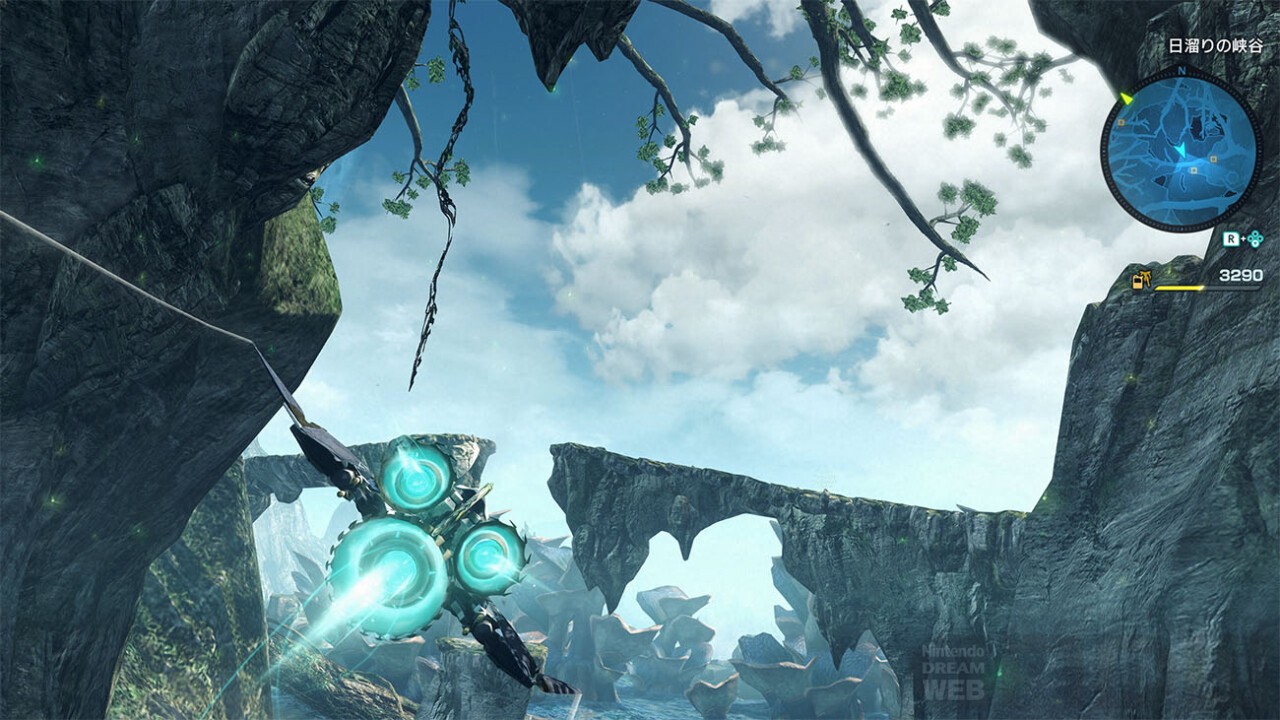Open the circular minimap
The width and height of the screenshot is (1280, 720).
click(x=1181, y=148)
